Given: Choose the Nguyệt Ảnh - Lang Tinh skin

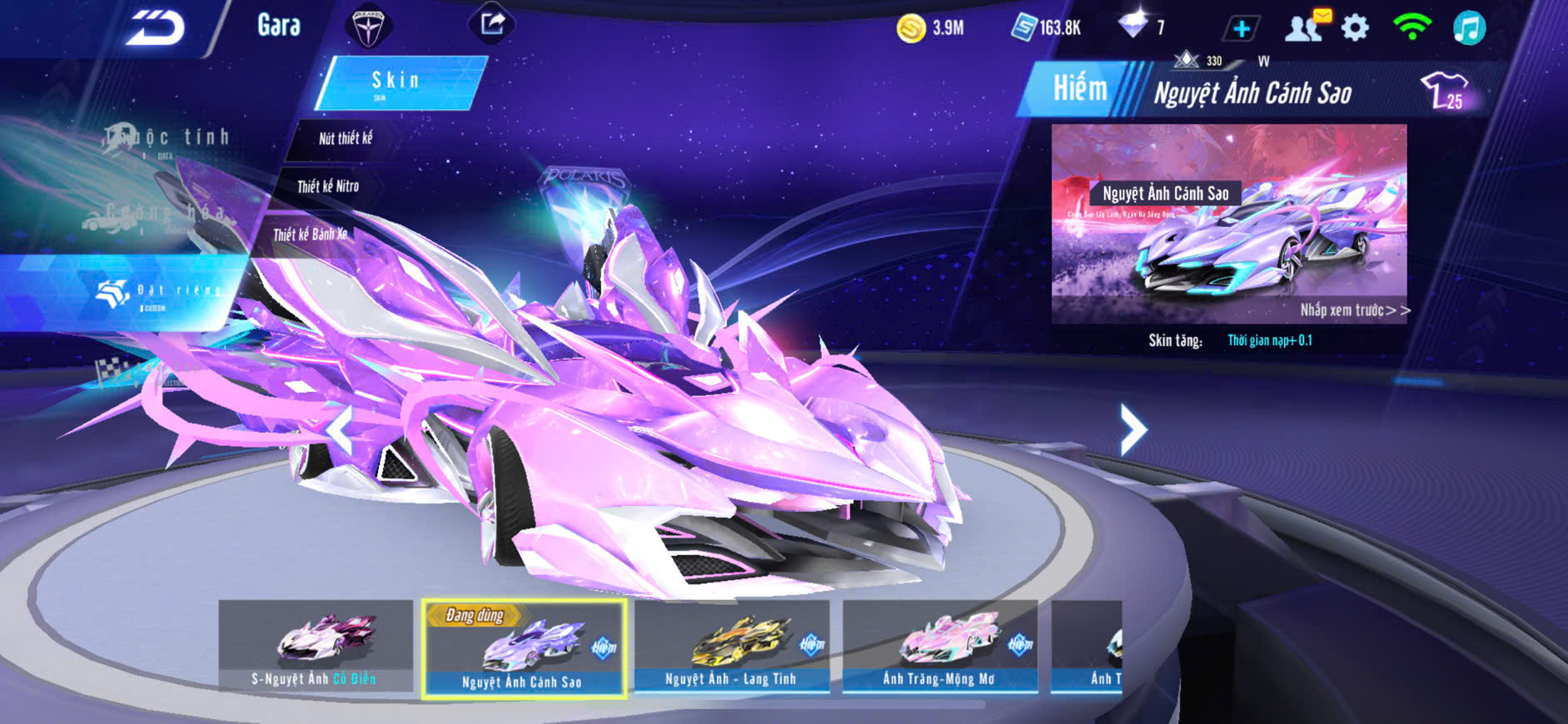Looking at the screenshot, I should pos(731,646).
